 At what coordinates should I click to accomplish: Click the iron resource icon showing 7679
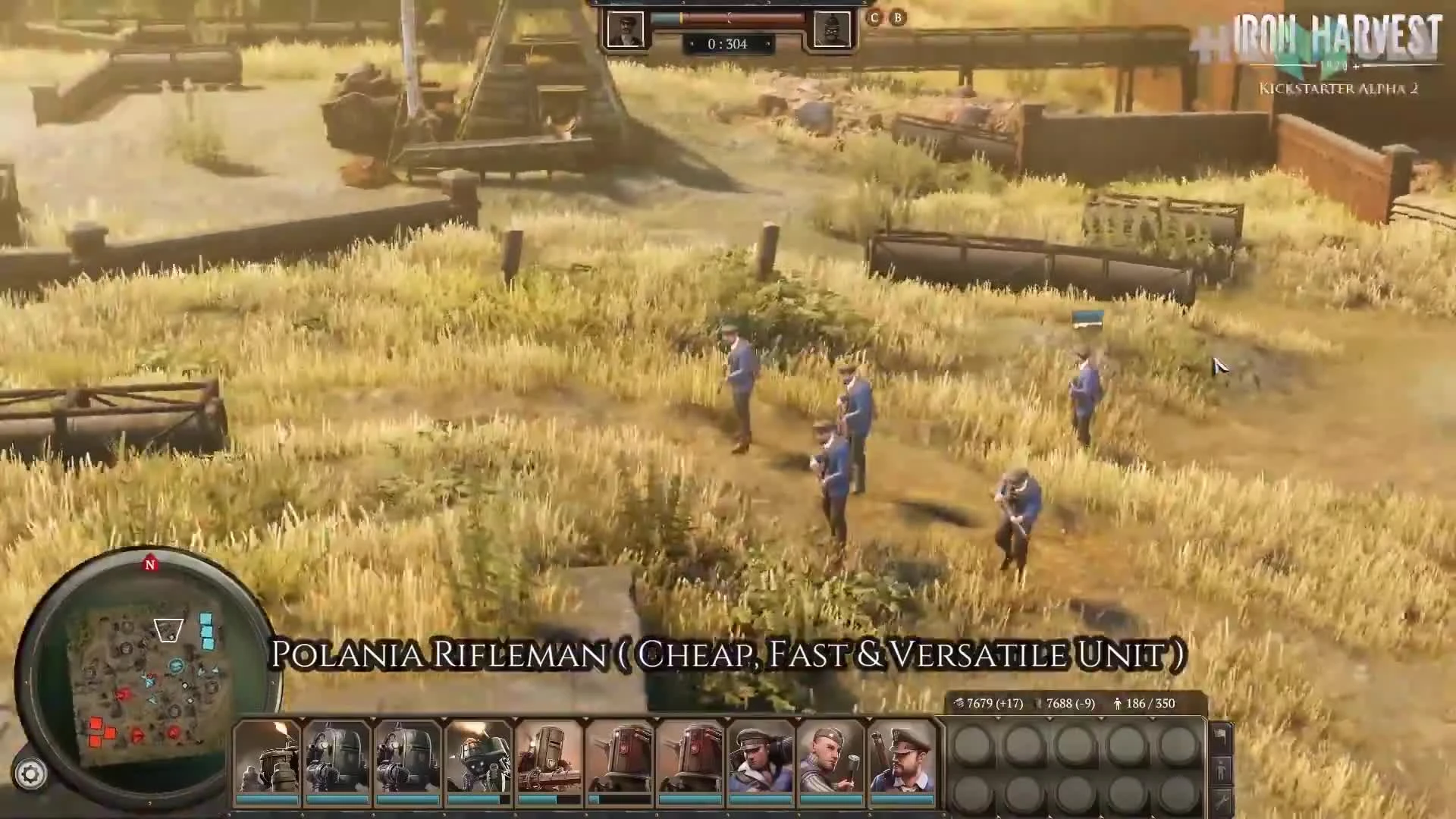[960, 703]
